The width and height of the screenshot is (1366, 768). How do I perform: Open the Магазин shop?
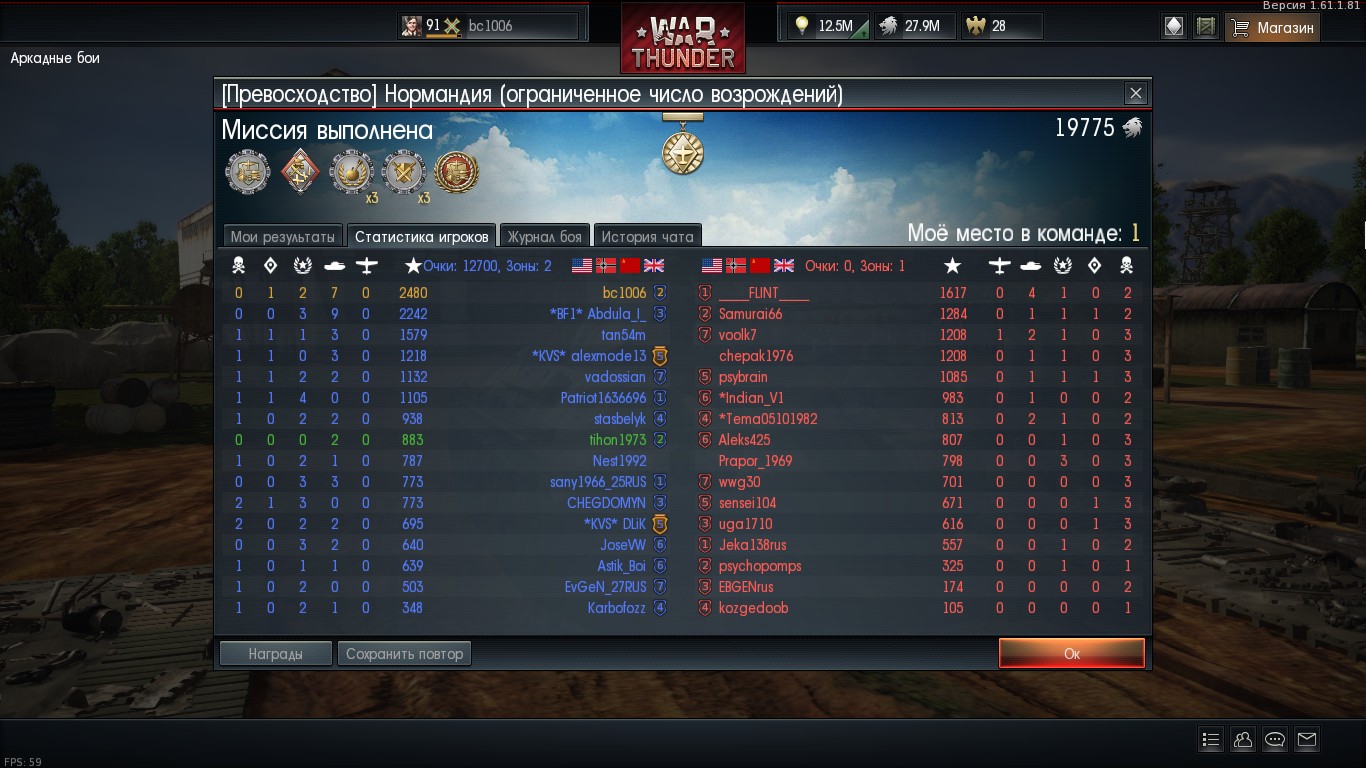pos(1272,27)
